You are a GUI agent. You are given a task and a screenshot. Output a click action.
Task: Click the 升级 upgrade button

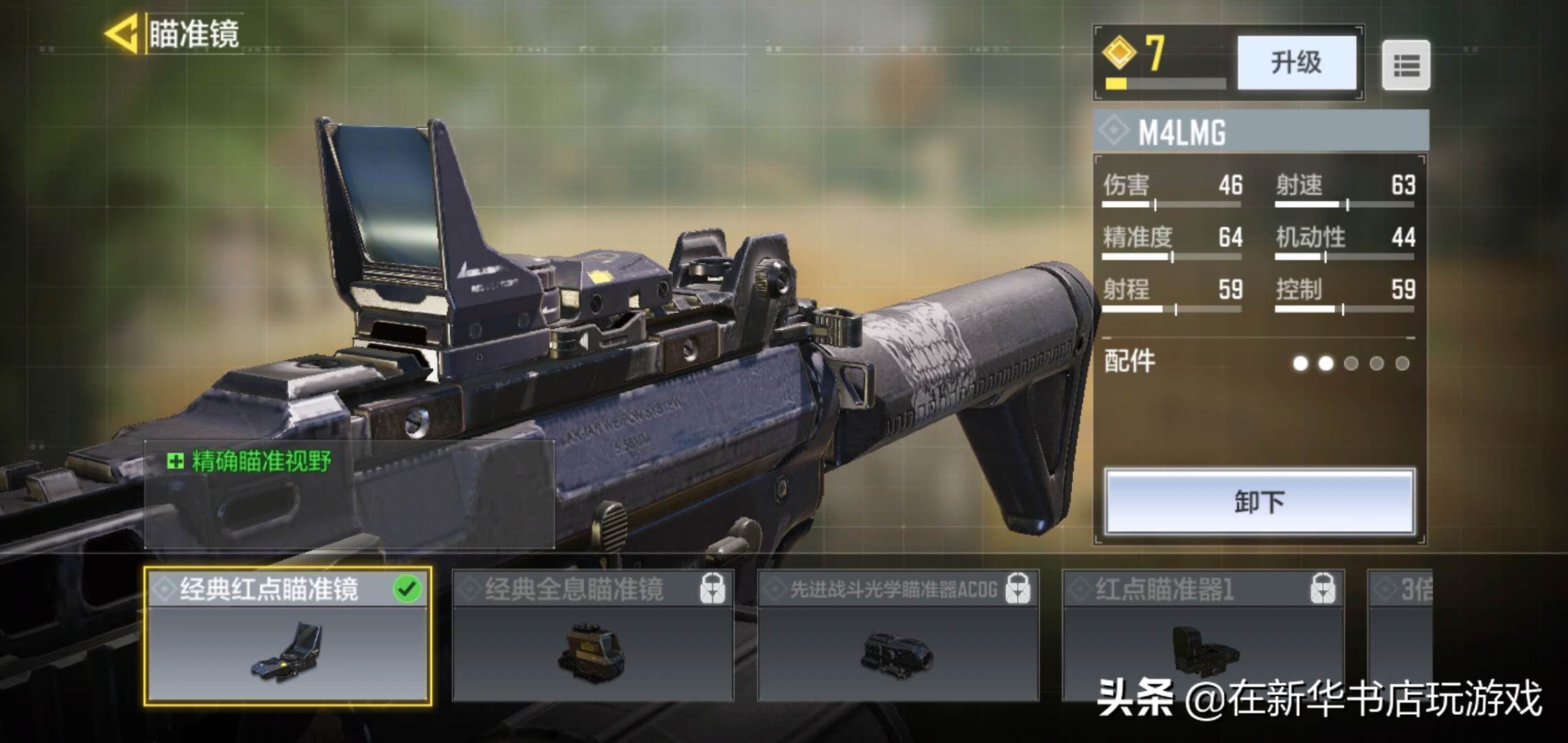[x=1296, y=63]
